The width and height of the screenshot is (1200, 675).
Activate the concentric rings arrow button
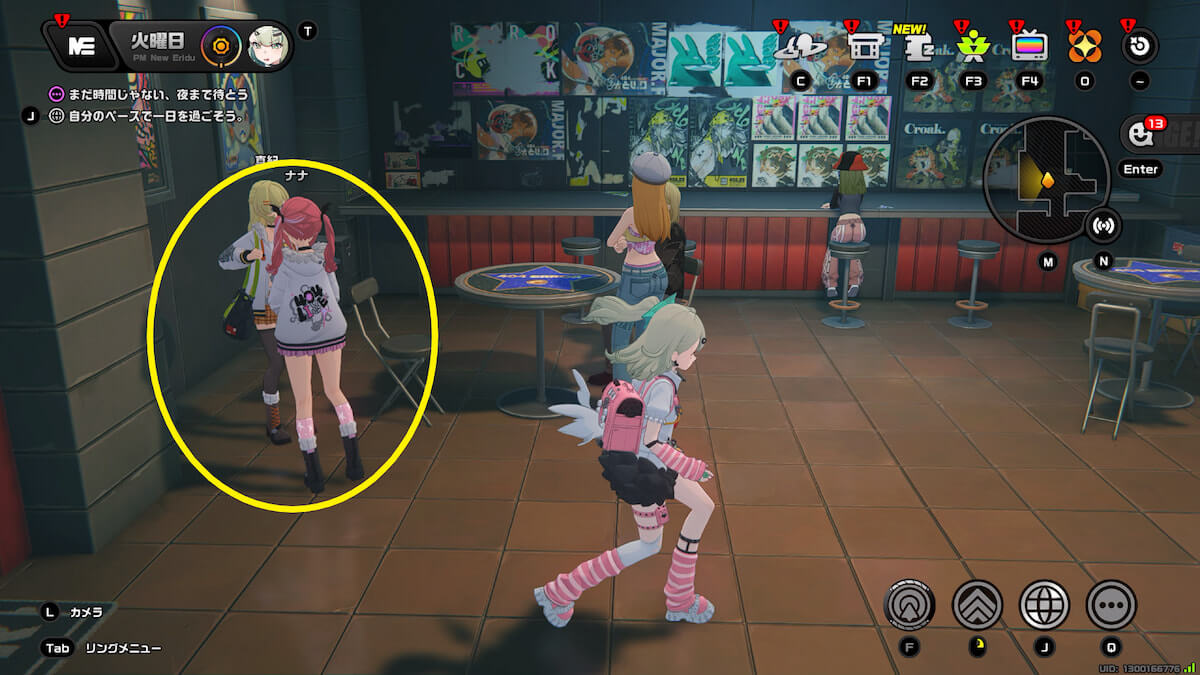(910, 604)
